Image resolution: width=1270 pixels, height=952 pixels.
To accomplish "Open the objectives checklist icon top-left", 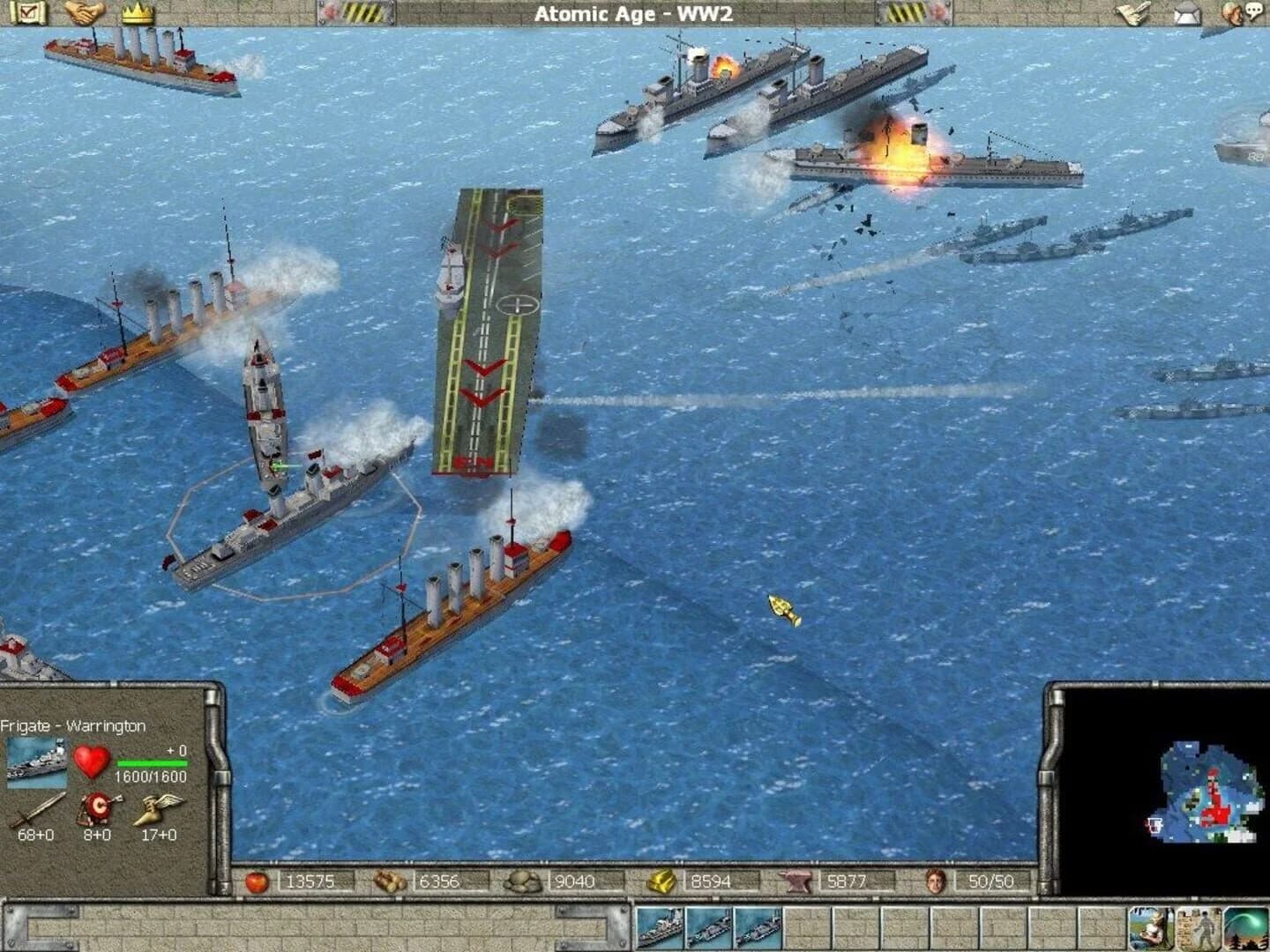I will click(29, 12).
